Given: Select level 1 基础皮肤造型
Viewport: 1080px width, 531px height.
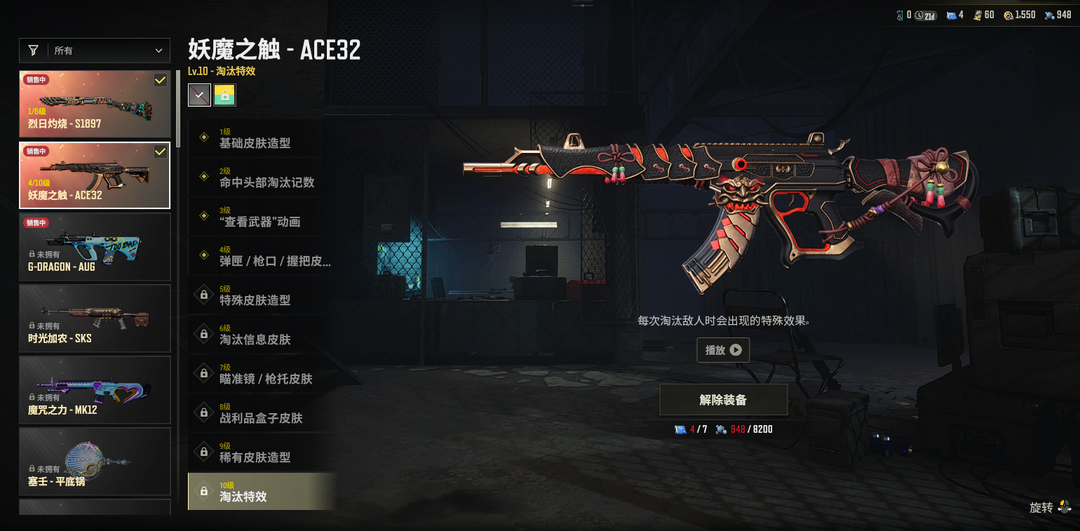Looking at the screenshot, I should coord(261,139).
